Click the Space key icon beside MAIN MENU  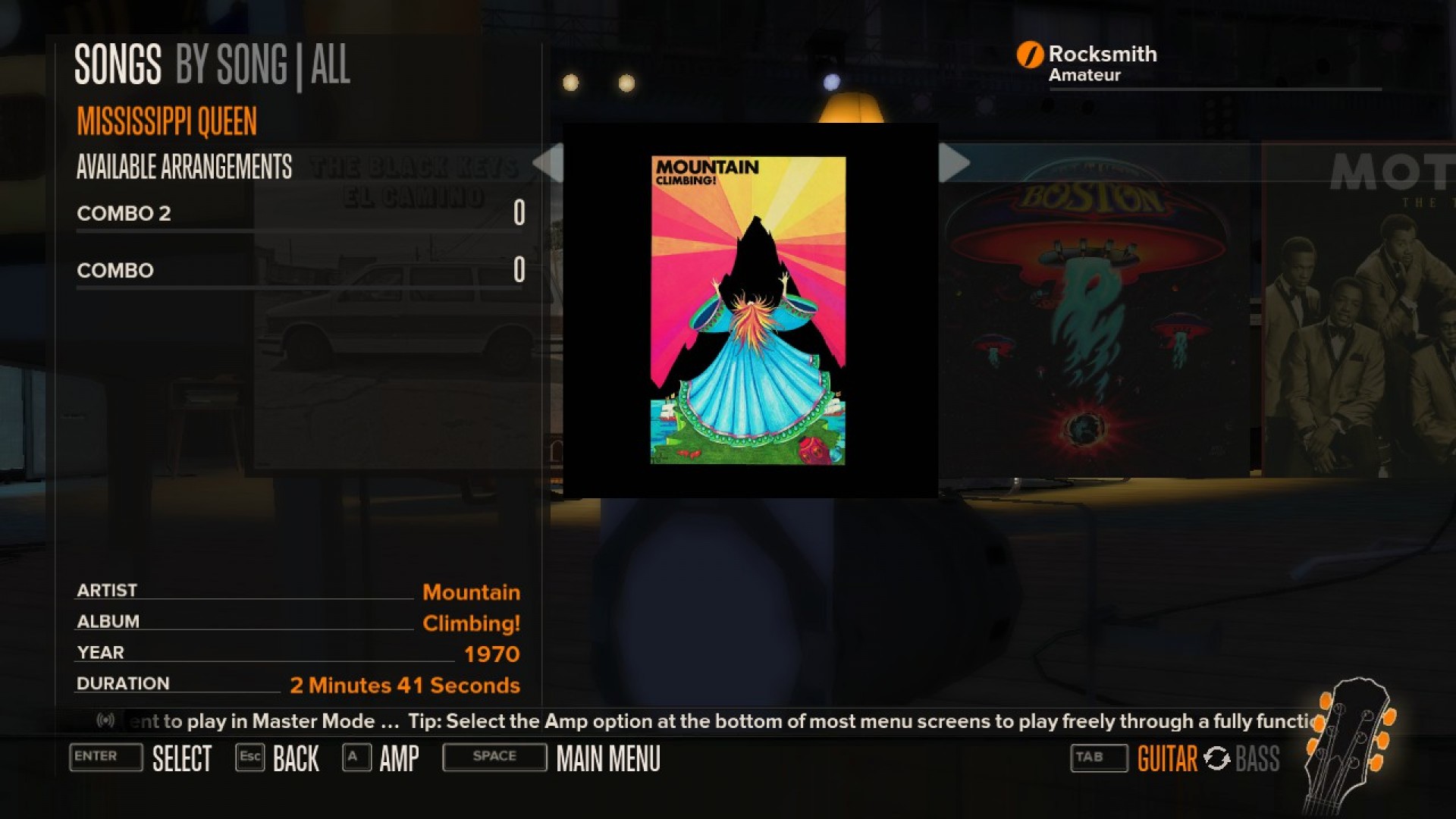tap(494, 757)
